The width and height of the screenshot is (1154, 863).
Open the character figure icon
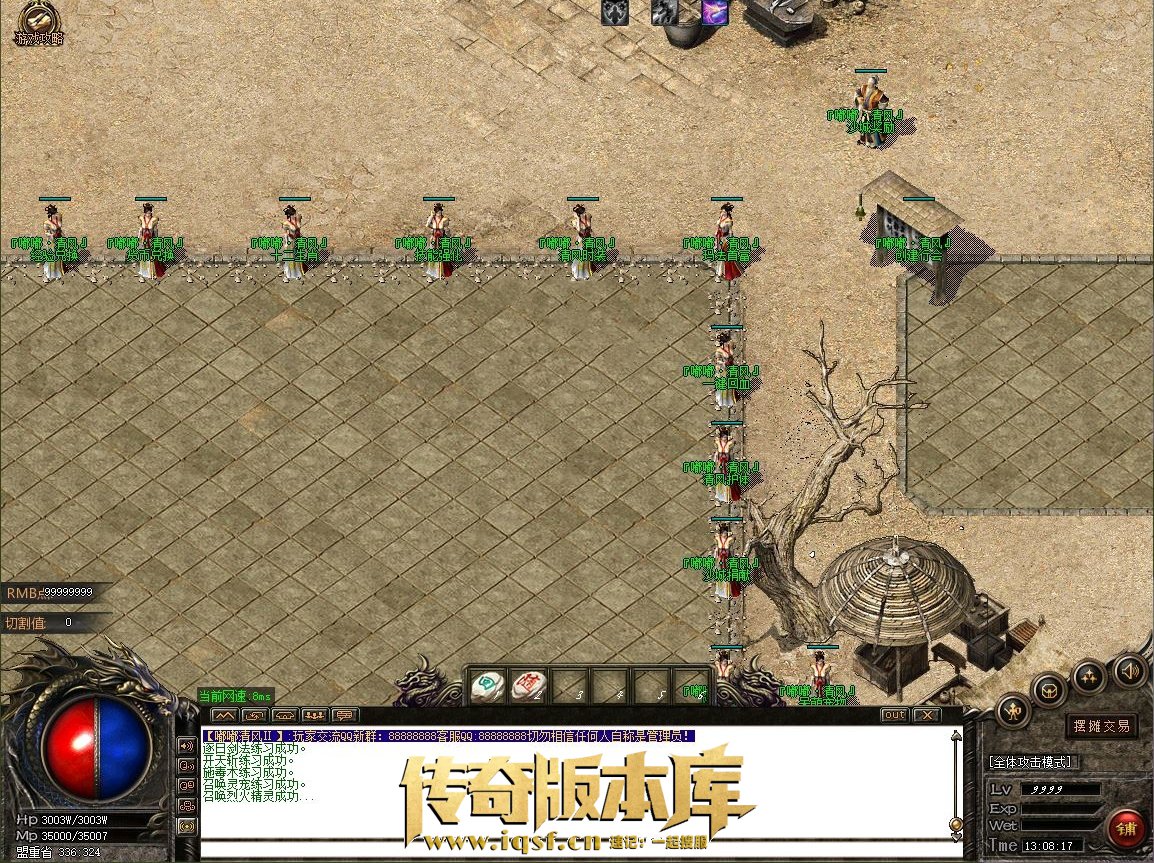coord(1013,710)
